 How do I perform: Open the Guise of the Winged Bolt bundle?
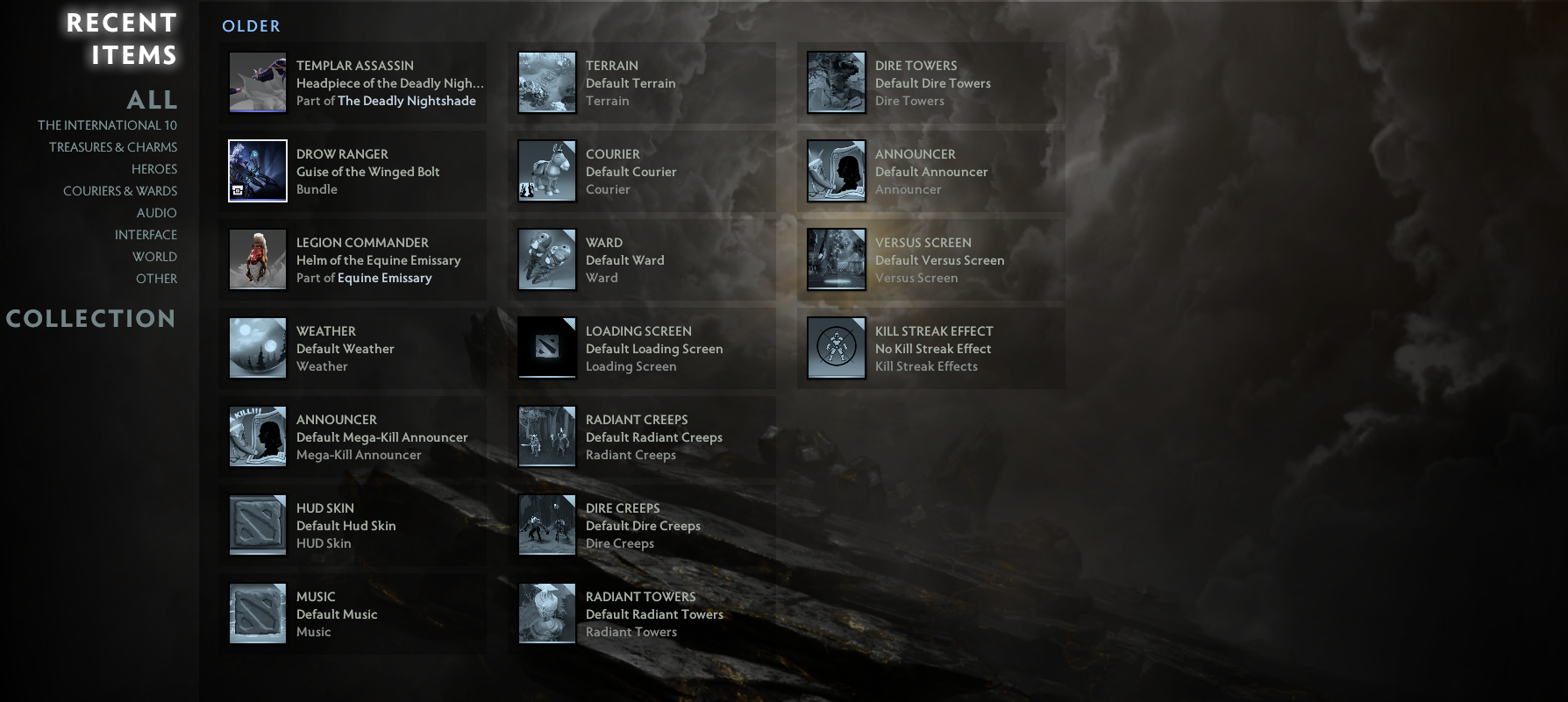click(256, 170)
